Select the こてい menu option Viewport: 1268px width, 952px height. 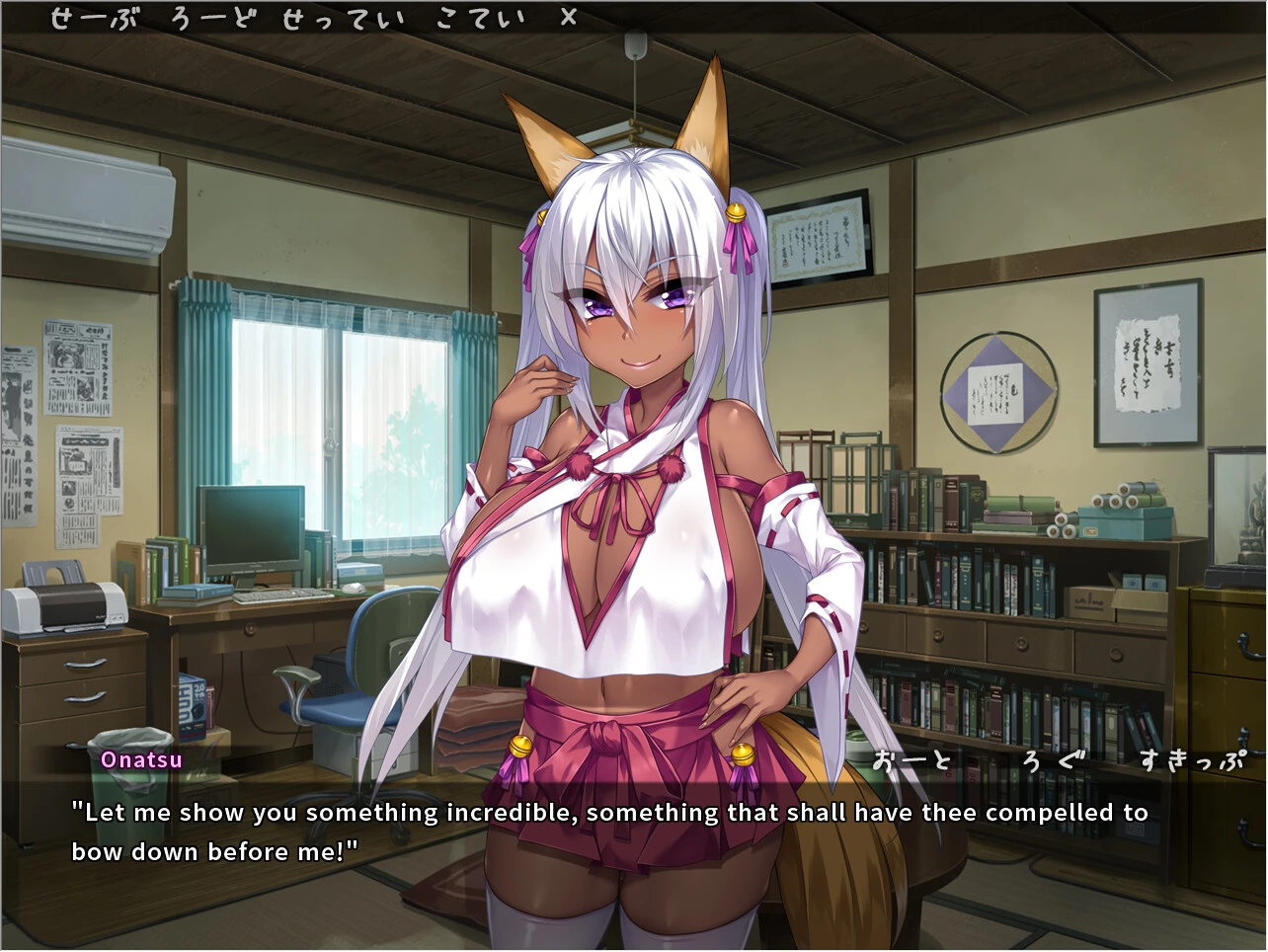point(479,19)
